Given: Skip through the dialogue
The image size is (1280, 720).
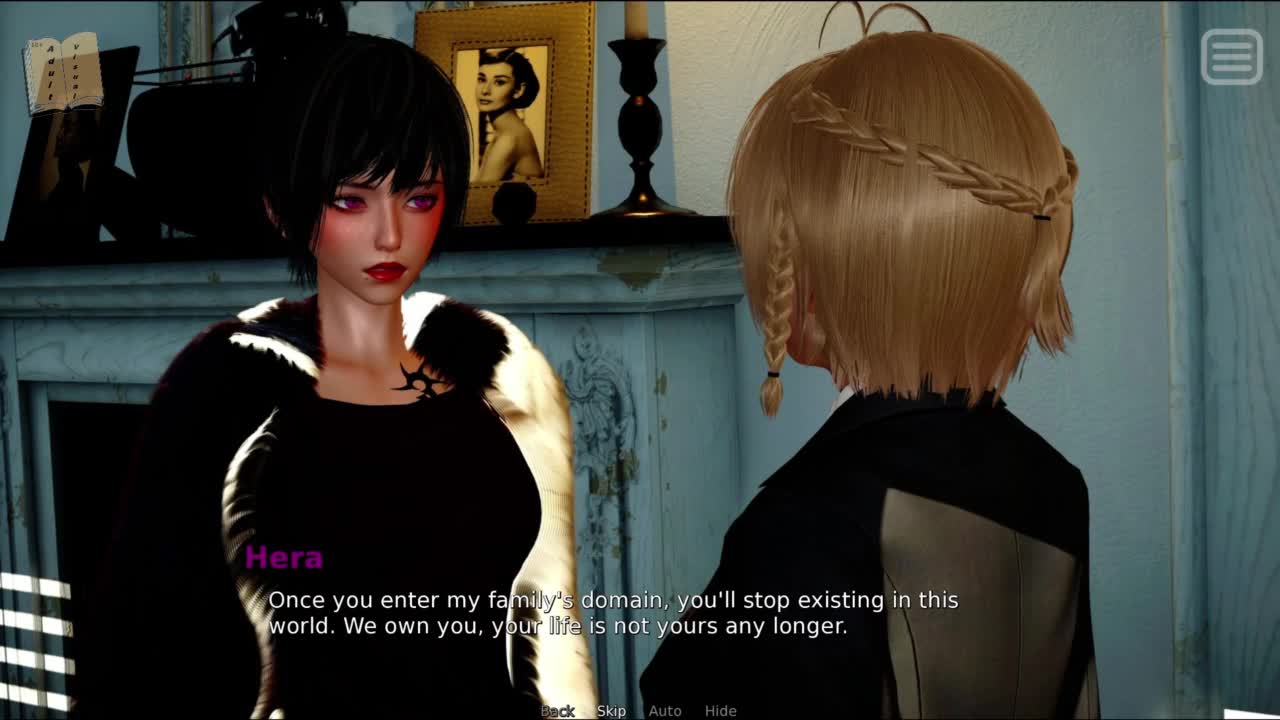Looking at the screenshot, I should point(611,711).
